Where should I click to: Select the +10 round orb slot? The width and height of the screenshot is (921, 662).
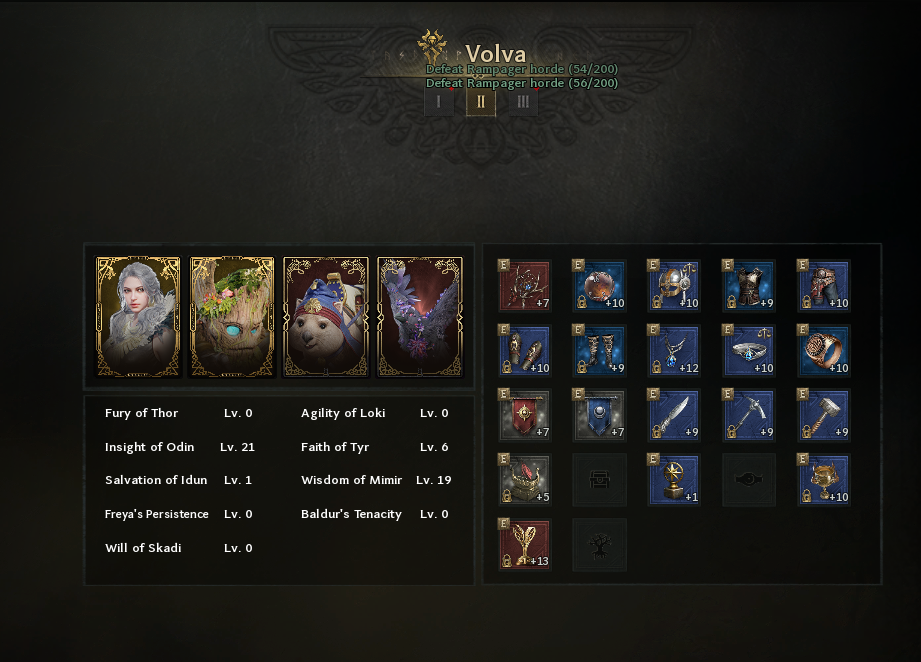[600, 286]
